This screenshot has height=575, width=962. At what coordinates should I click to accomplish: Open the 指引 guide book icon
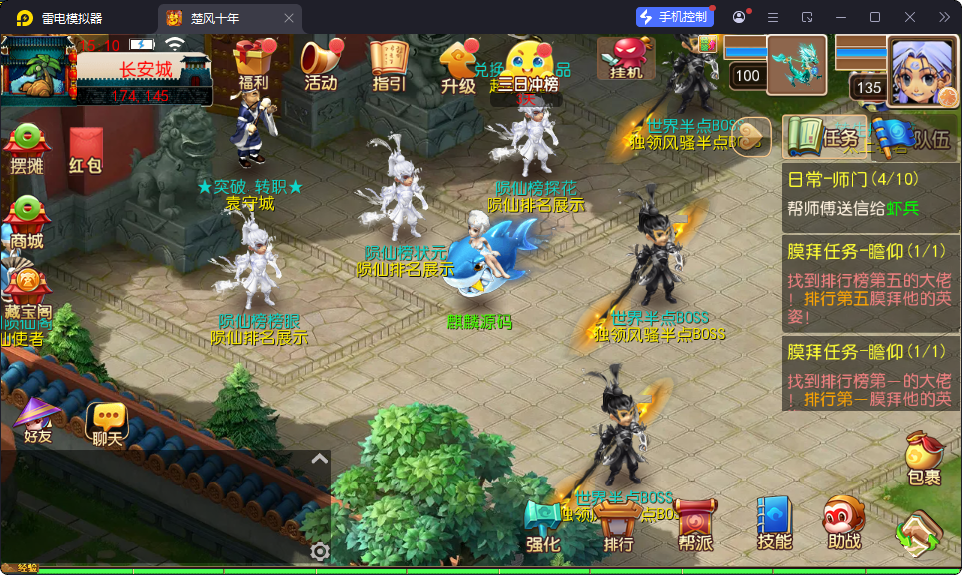(388, 64)
